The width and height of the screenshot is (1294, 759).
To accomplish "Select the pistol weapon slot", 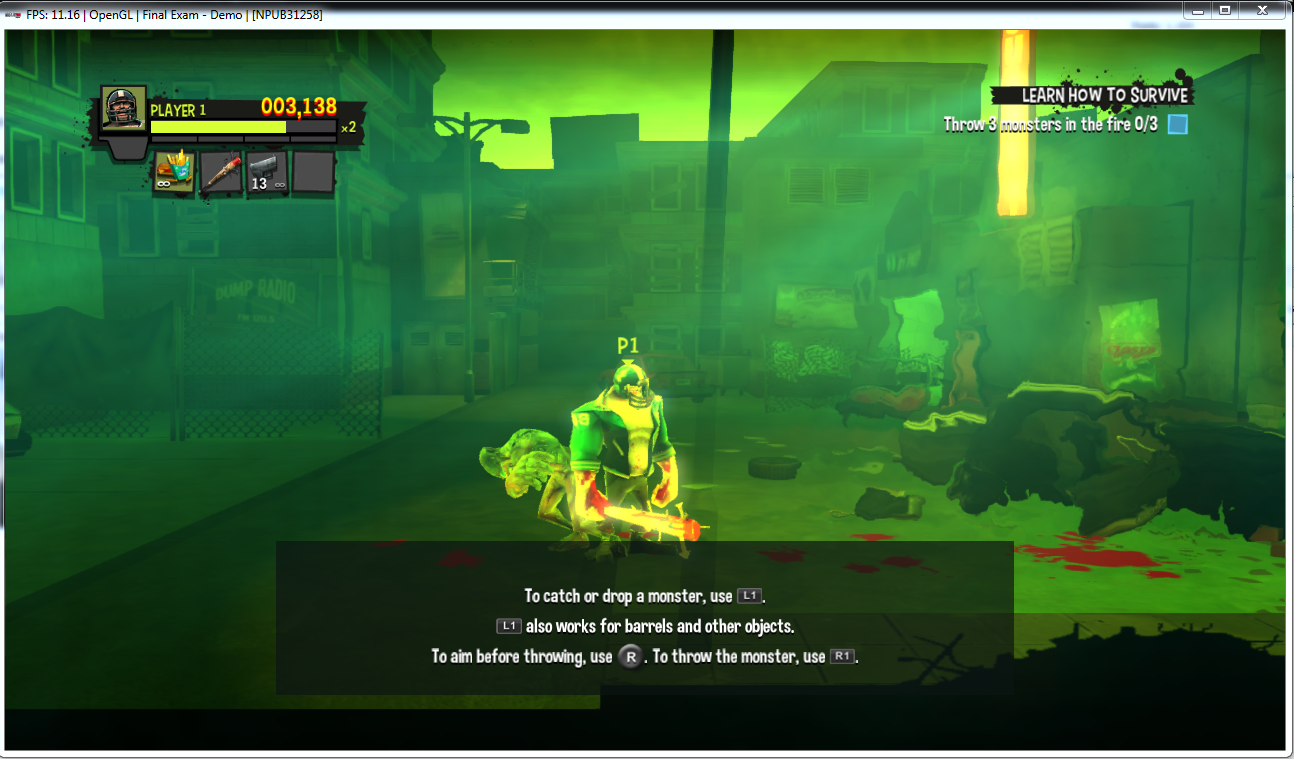I will click(267, 172).
